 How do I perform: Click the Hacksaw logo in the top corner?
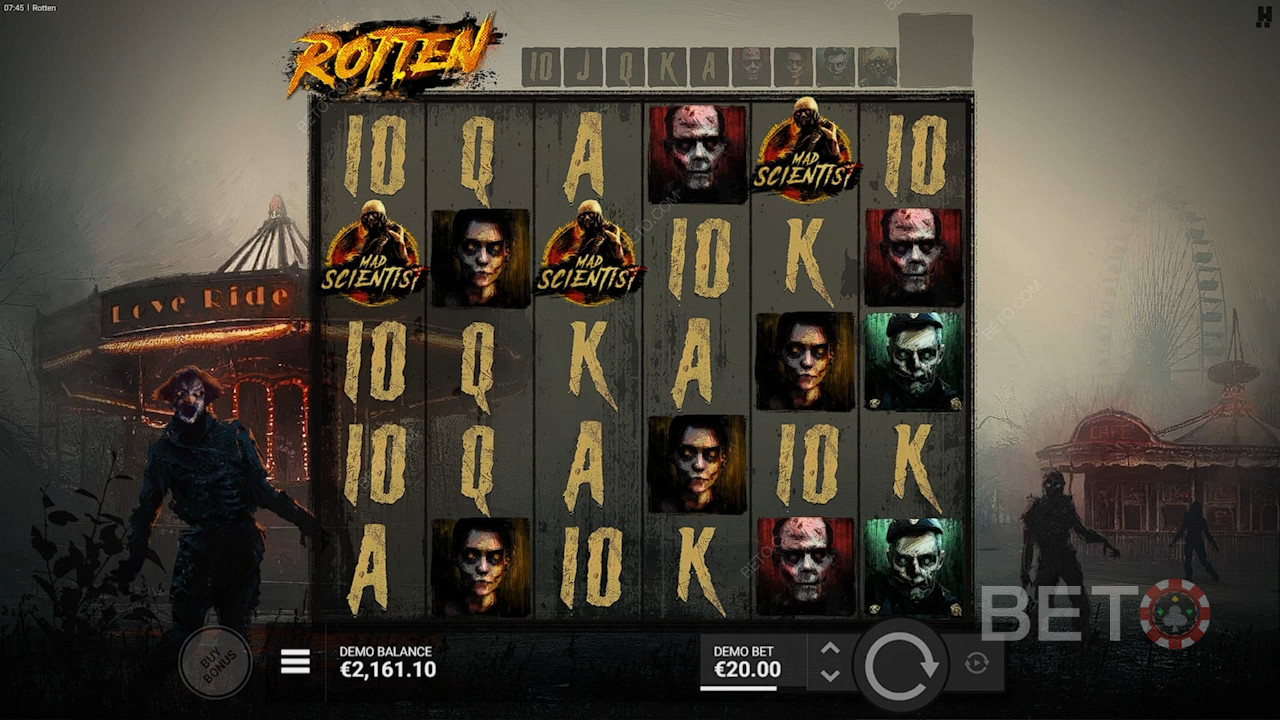[1263, 16]
